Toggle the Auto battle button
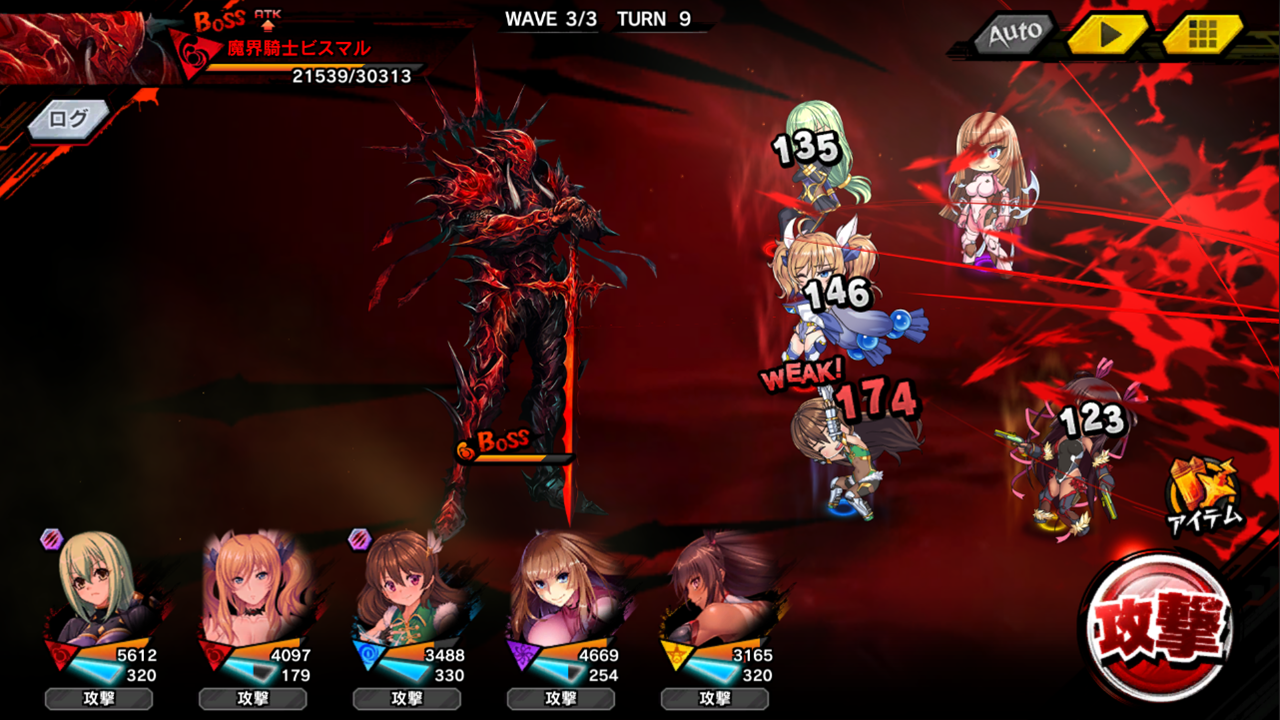This screenshot has height=720, width=1280. (x=1015, y=34)
